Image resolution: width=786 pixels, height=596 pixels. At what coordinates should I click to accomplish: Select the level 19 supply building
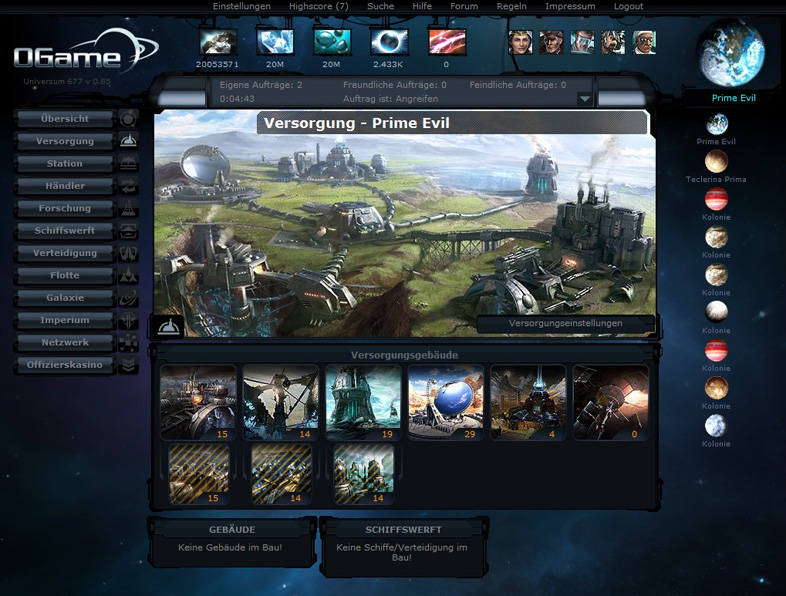[x=363, y=401]
